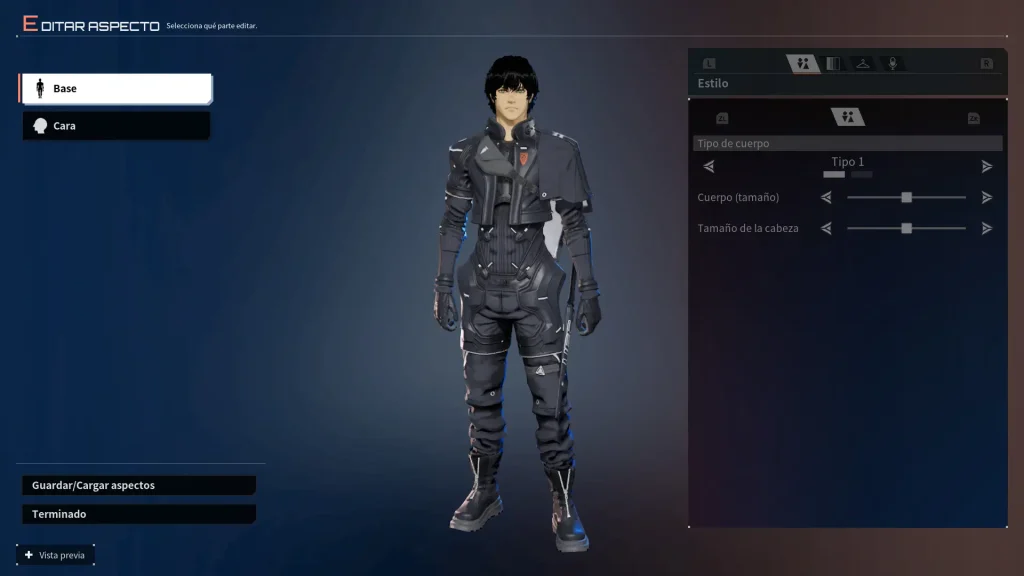Select the top body style tab

click(x=802, y=64)
